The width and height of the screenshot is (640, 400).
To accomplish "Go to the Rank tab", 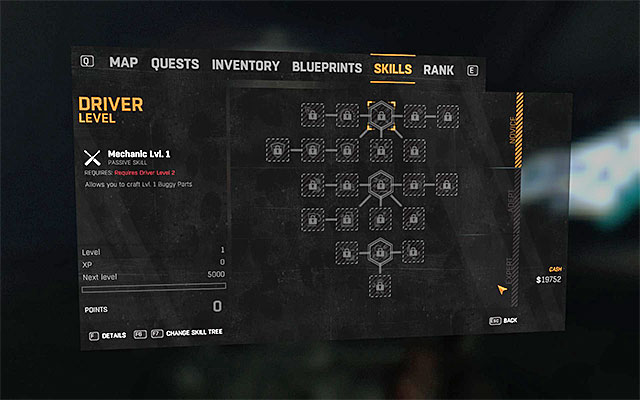I will pyautogui.click(x=438, y=70).
